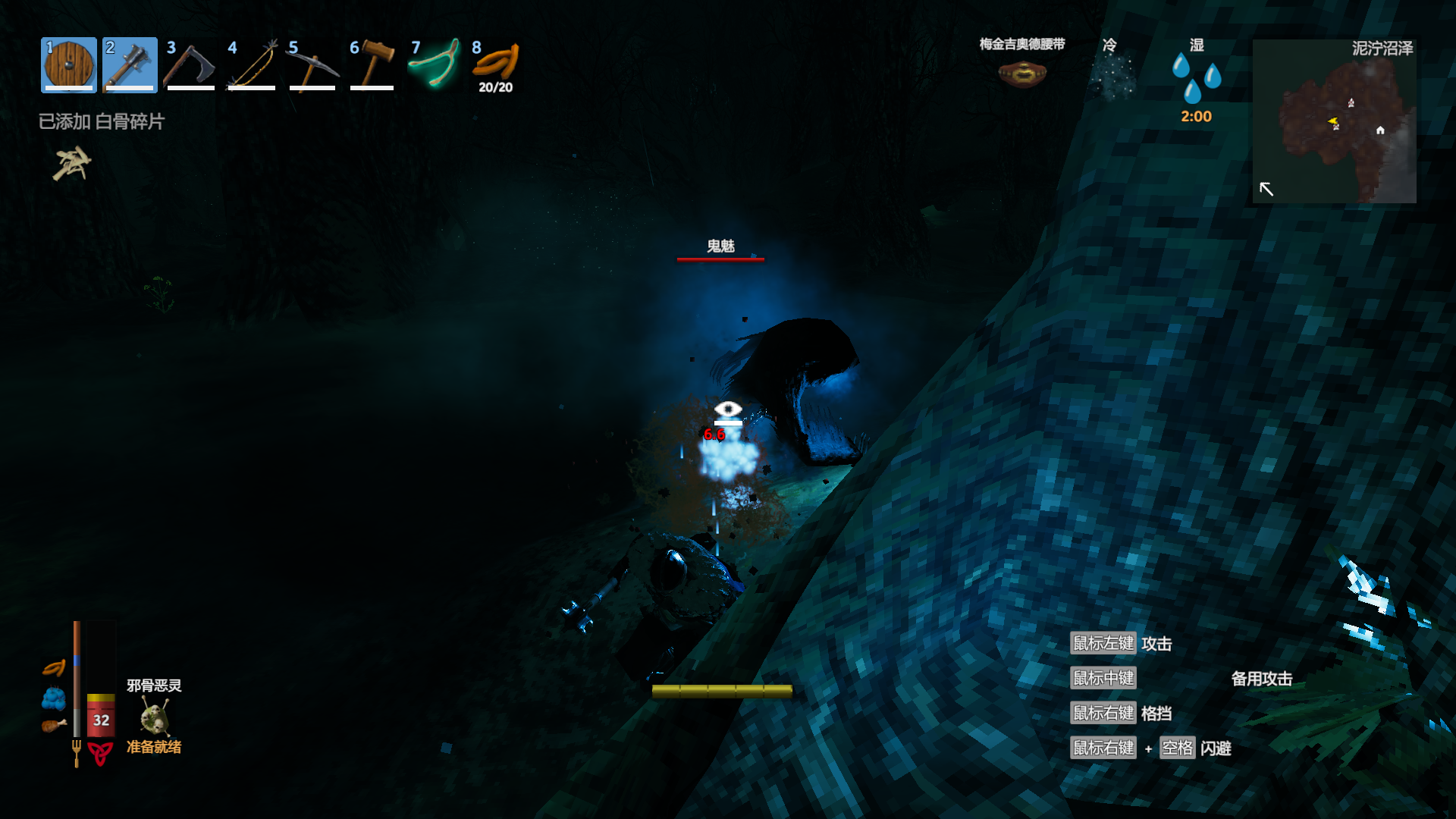Select the wooden round shield hotbar slot
The image size is (1456, 819).
69,65
